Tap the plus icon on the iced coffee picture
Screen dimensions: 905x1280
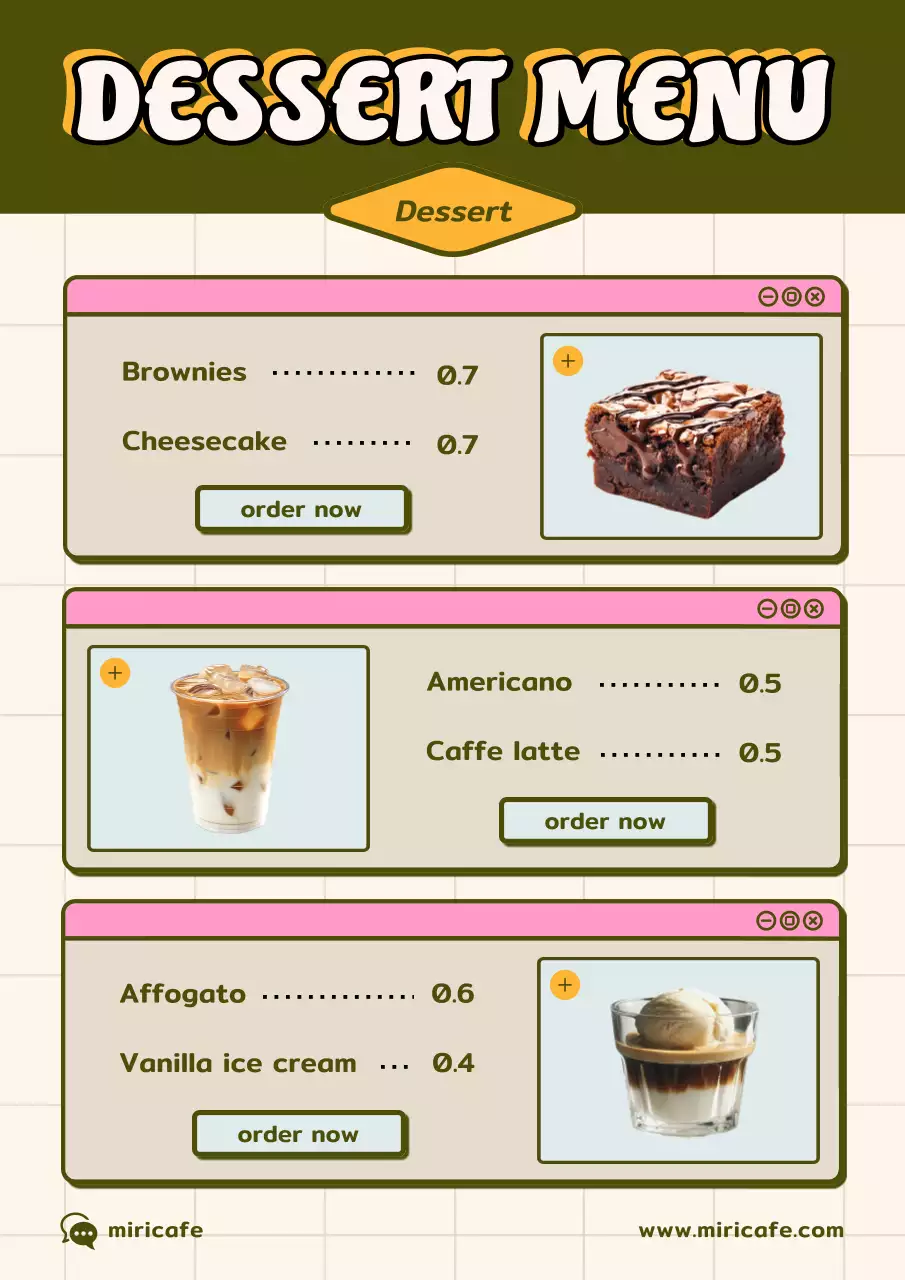115,673
